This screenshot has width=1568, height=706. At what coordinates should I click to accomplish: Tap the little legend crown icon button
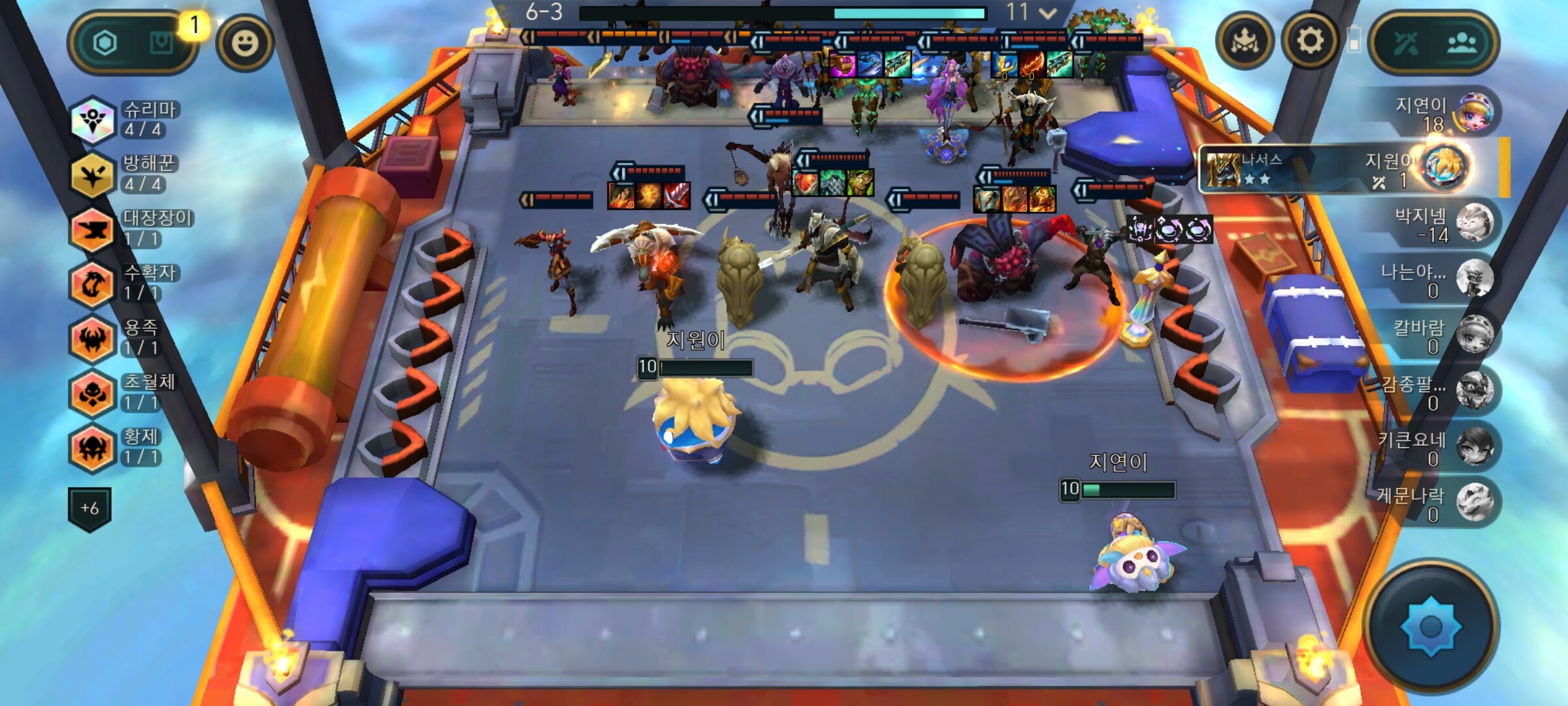coord(1244,42)
